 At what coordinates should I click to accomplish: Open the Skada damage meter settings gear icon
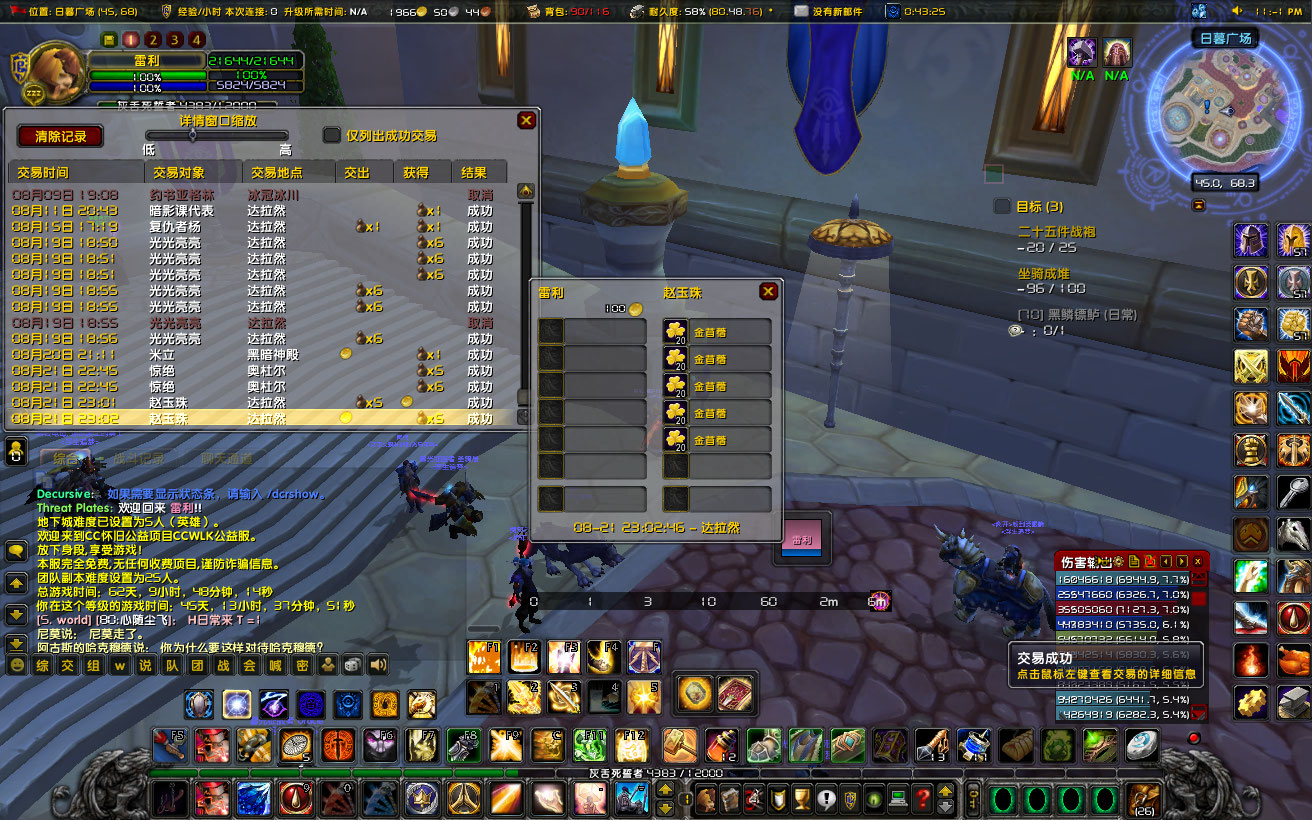[x=1121, y=561]
